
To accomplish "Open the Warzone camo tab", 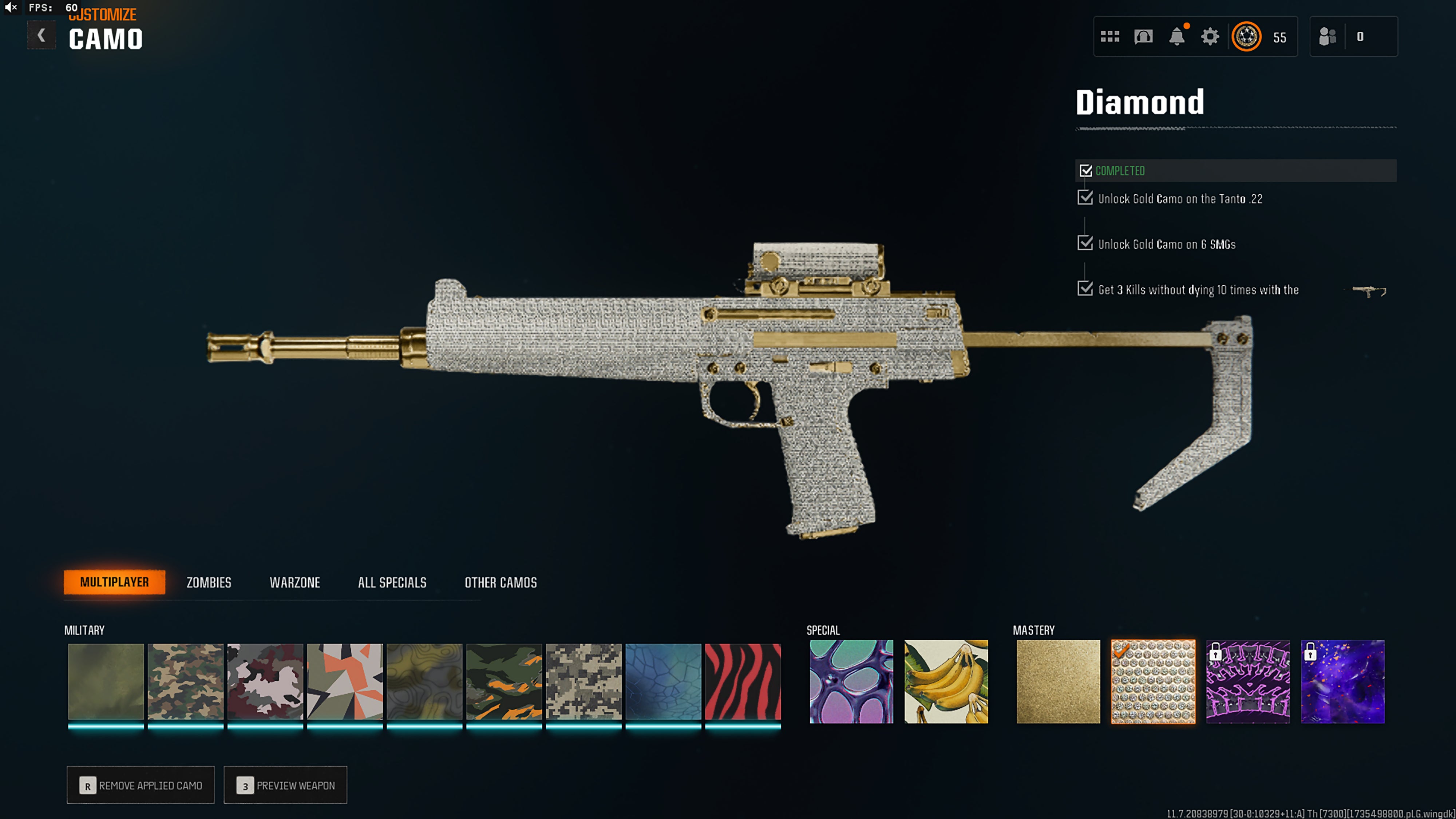I will [x=294, y=582].
